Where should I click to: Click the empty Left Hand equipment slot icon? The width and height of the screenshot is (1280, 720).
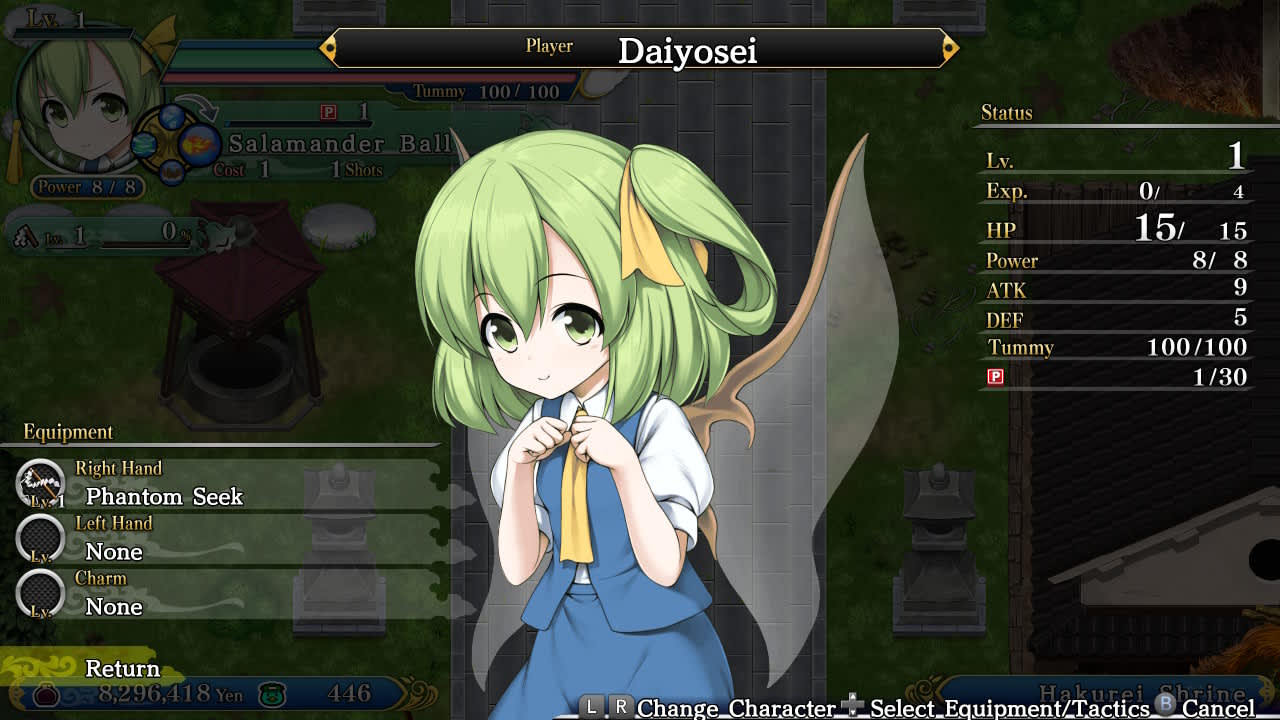click(x=40, y=540)
